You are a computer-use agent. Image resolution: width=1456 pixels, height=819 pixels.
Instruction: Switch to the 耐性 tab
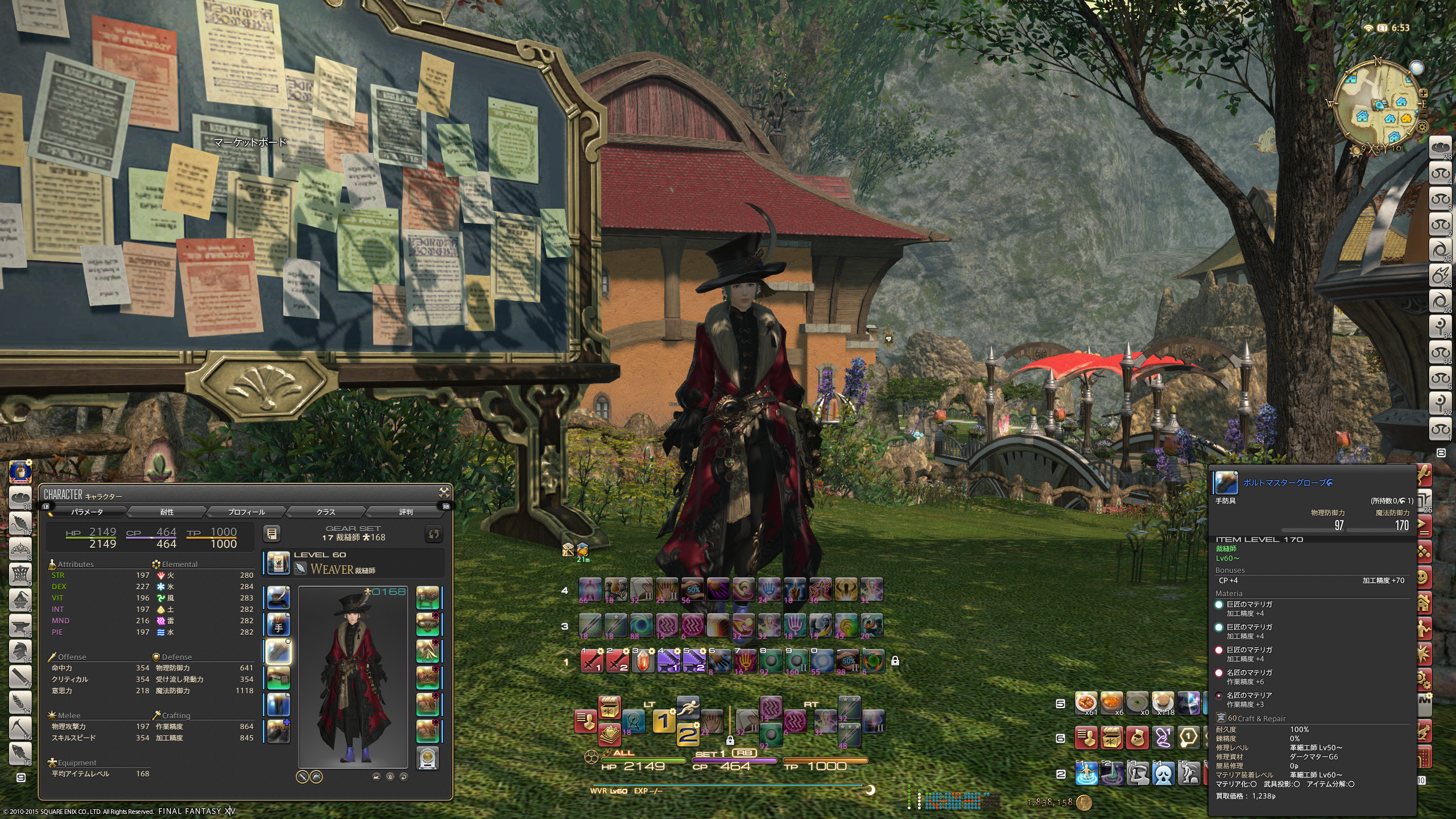(167, 512)
